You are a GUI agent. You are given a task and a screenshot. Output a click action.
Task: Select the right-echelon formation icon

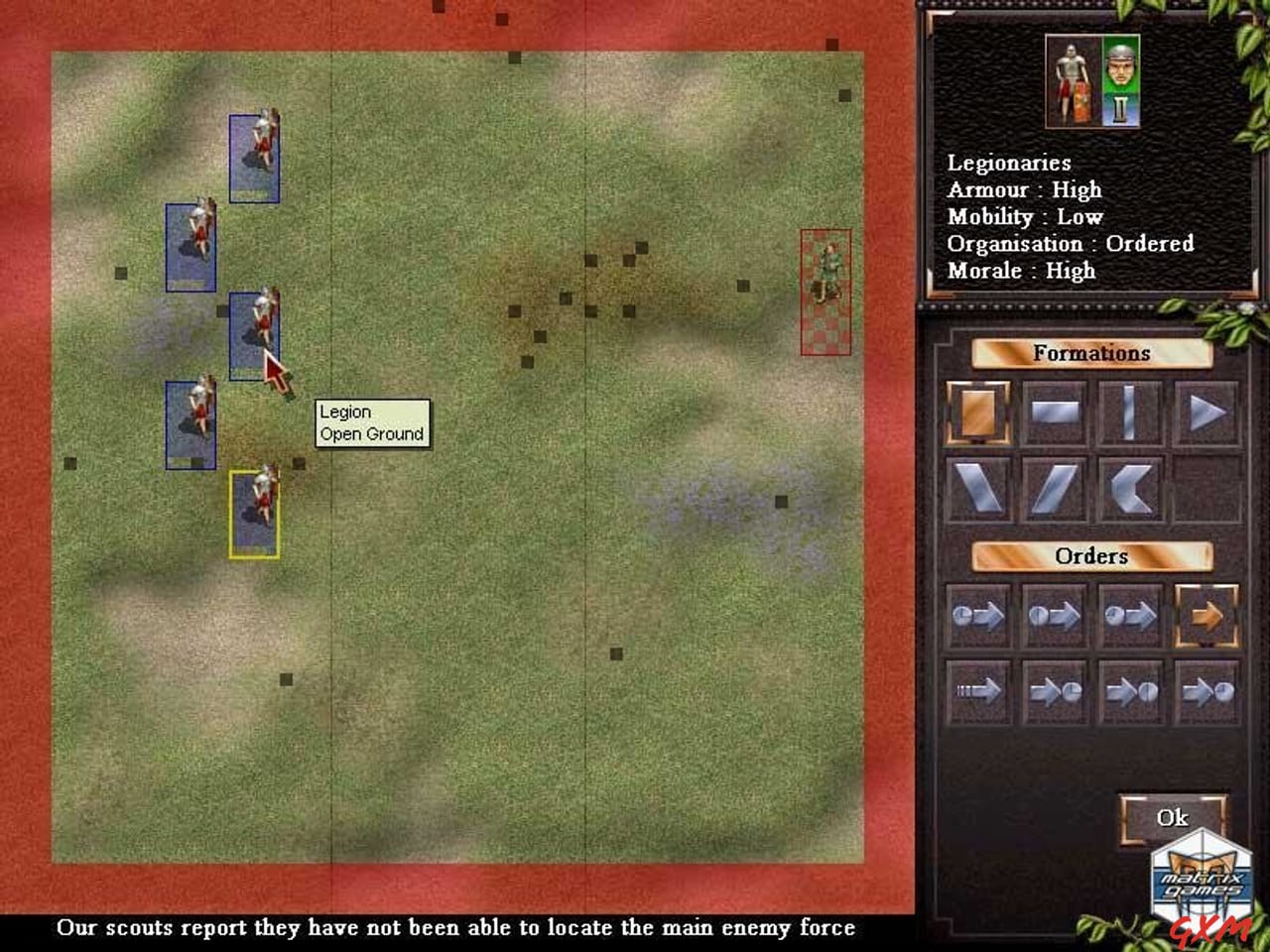pyautogui.click(x=1055, y=488)
